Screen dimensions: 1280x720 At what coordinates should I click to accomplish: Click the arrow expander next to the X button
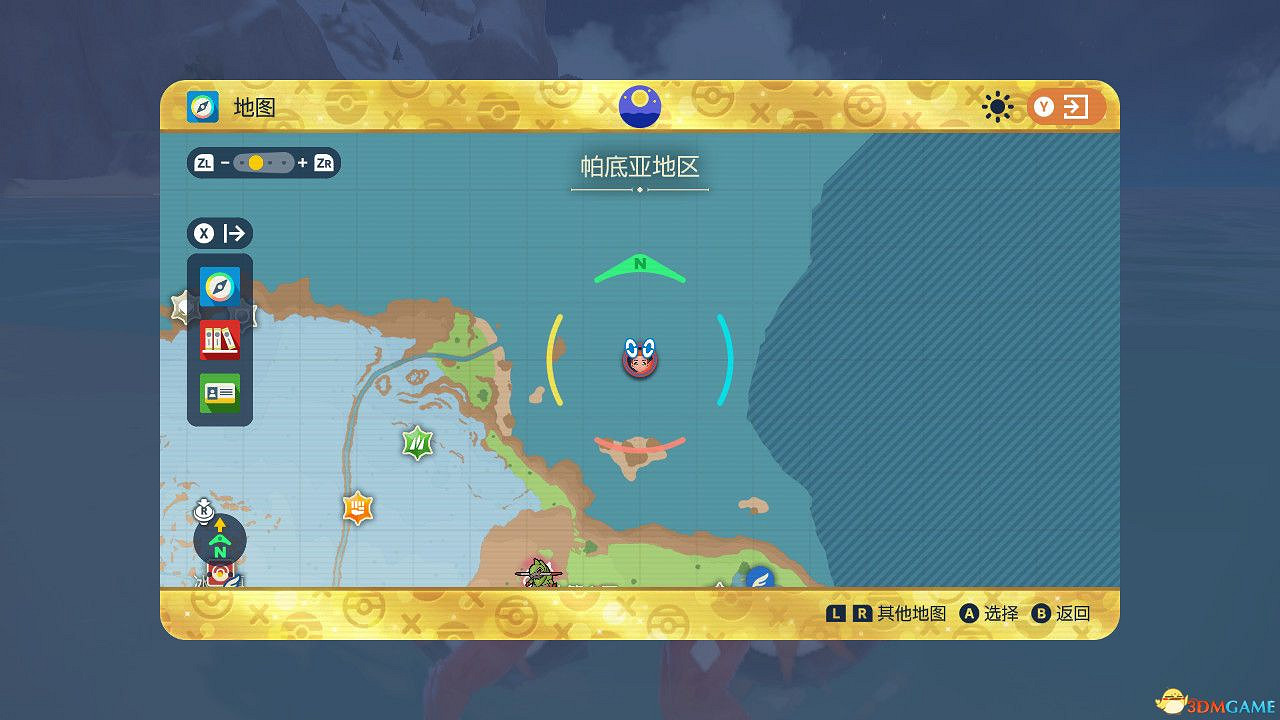pyautogui.click(x=233, y=233)
